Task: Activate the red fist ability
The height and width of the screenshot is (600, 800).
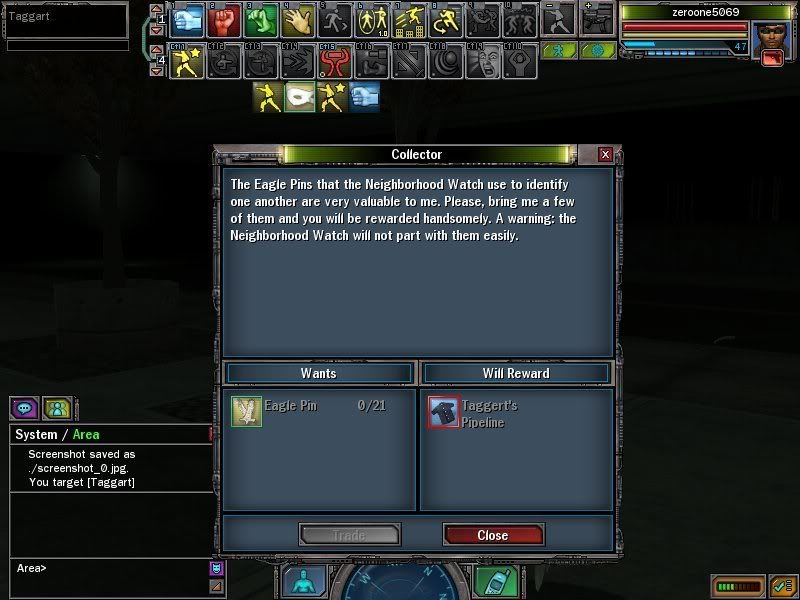Action: (x=225, y=20)
